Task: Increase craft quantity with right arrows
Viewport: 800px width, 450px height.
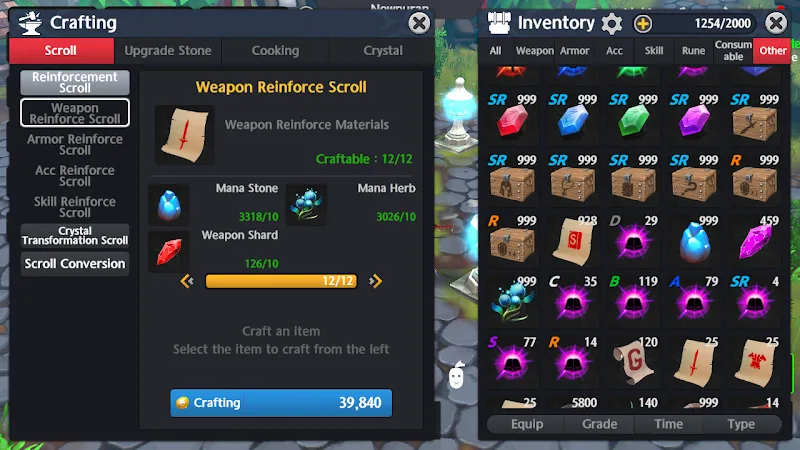Action: pos(373,281)
